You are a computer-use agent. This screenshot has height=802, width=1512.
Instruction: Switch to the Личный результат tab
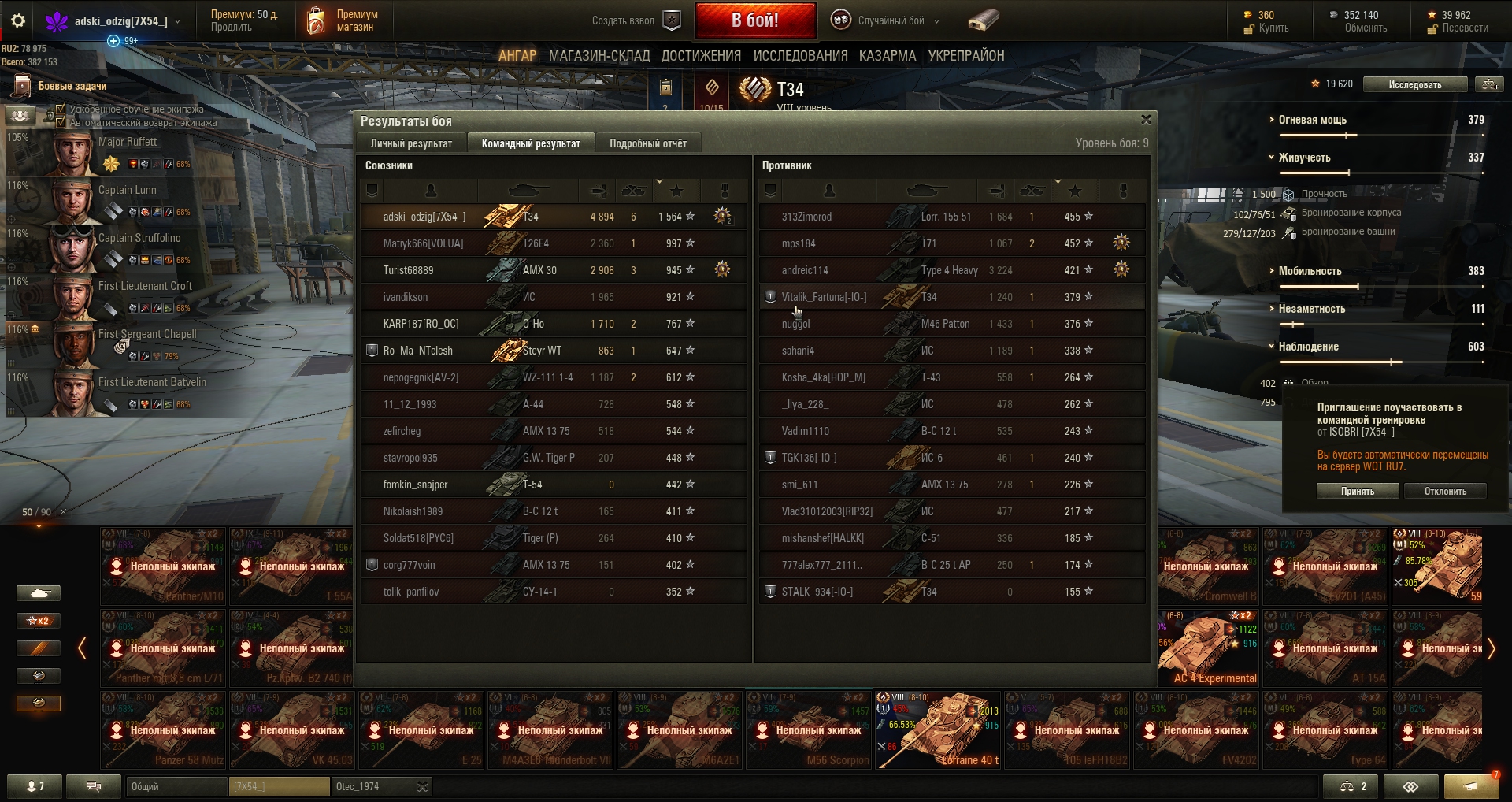(411, 143)
